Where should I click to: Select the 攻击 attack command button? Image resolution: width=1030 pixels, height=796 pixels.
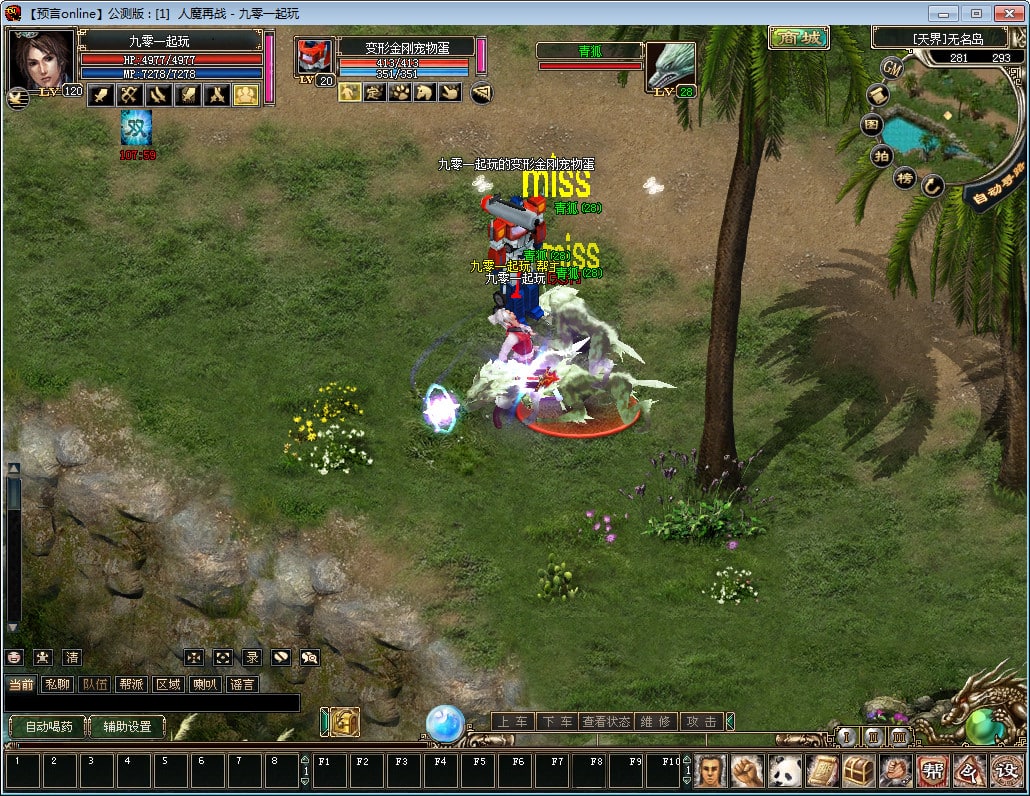(702, 721)
